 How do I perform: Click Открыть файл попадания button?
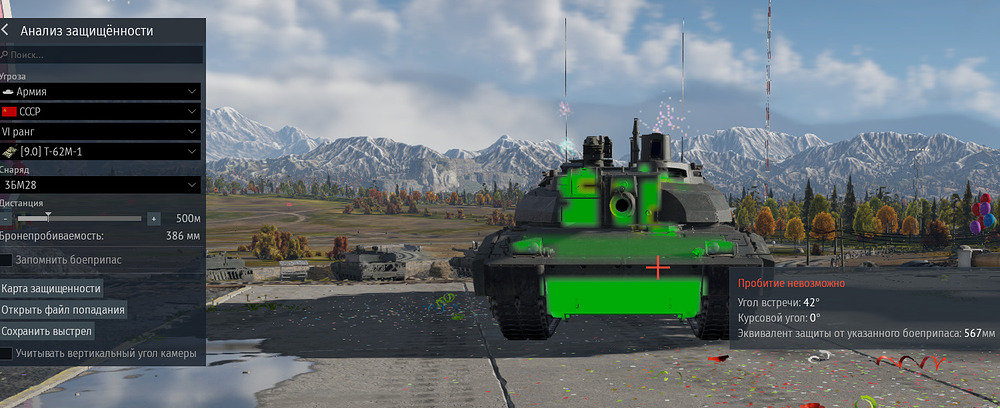(64, 310)
